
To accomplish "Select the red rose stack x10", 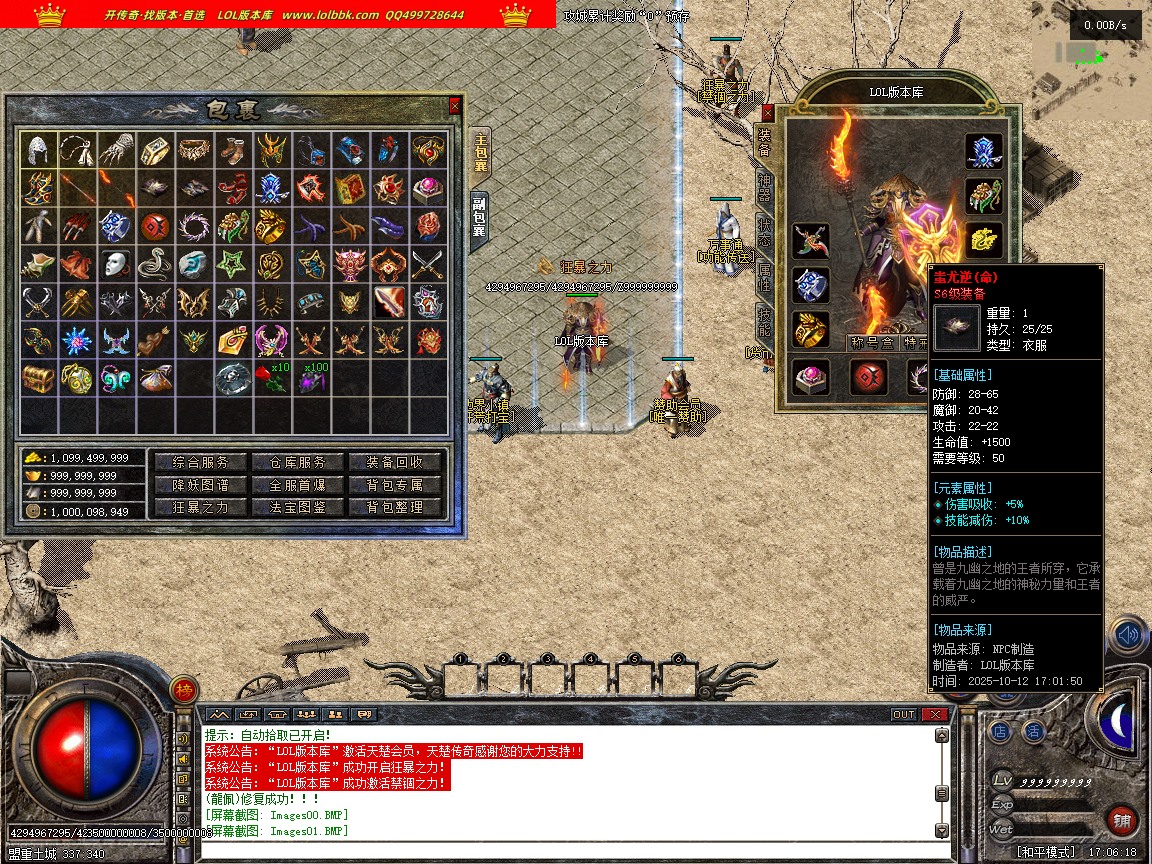I will 270,378.
